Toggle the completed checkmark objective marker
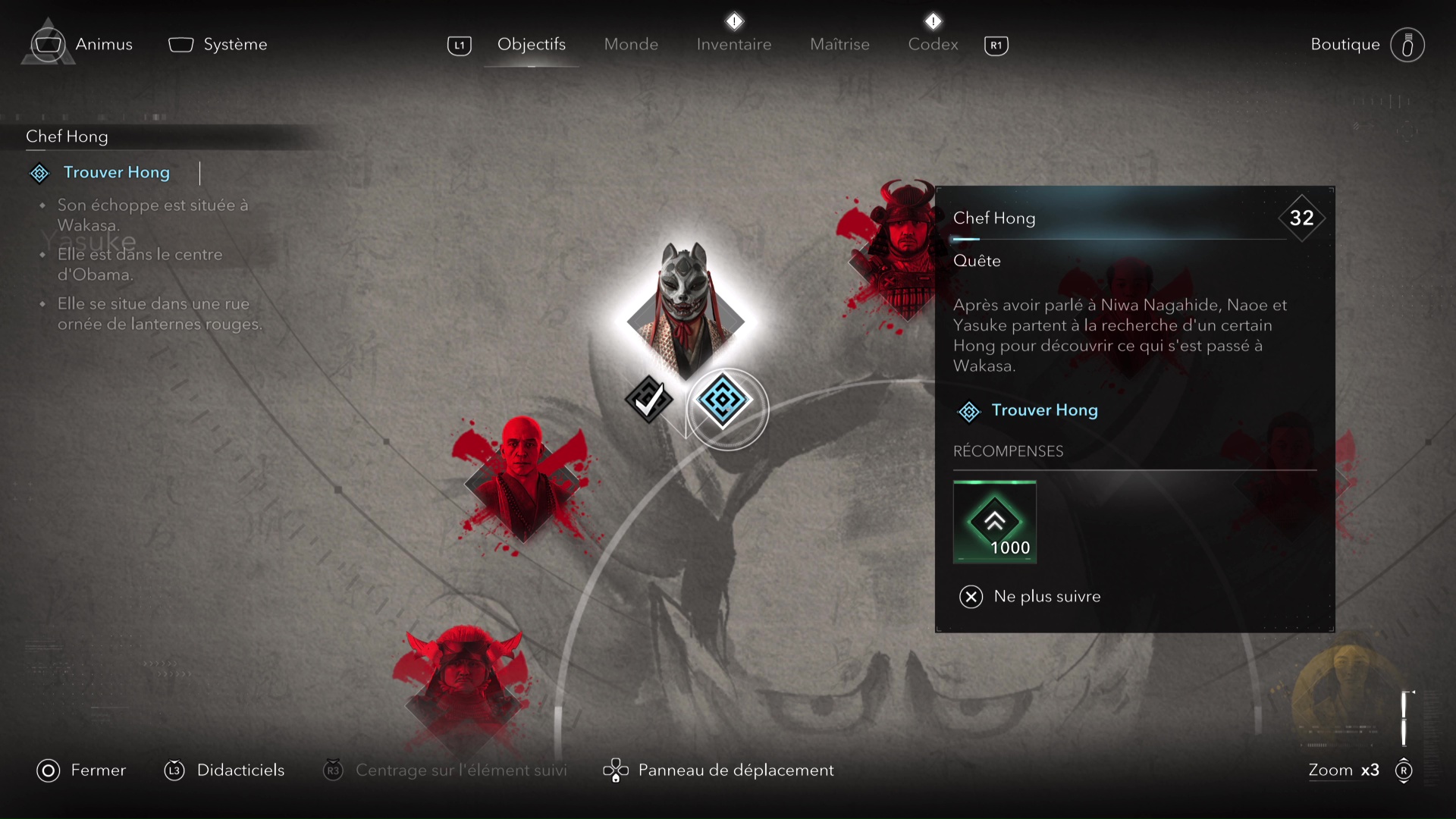The image size is (1456, 819). point(648,400)
